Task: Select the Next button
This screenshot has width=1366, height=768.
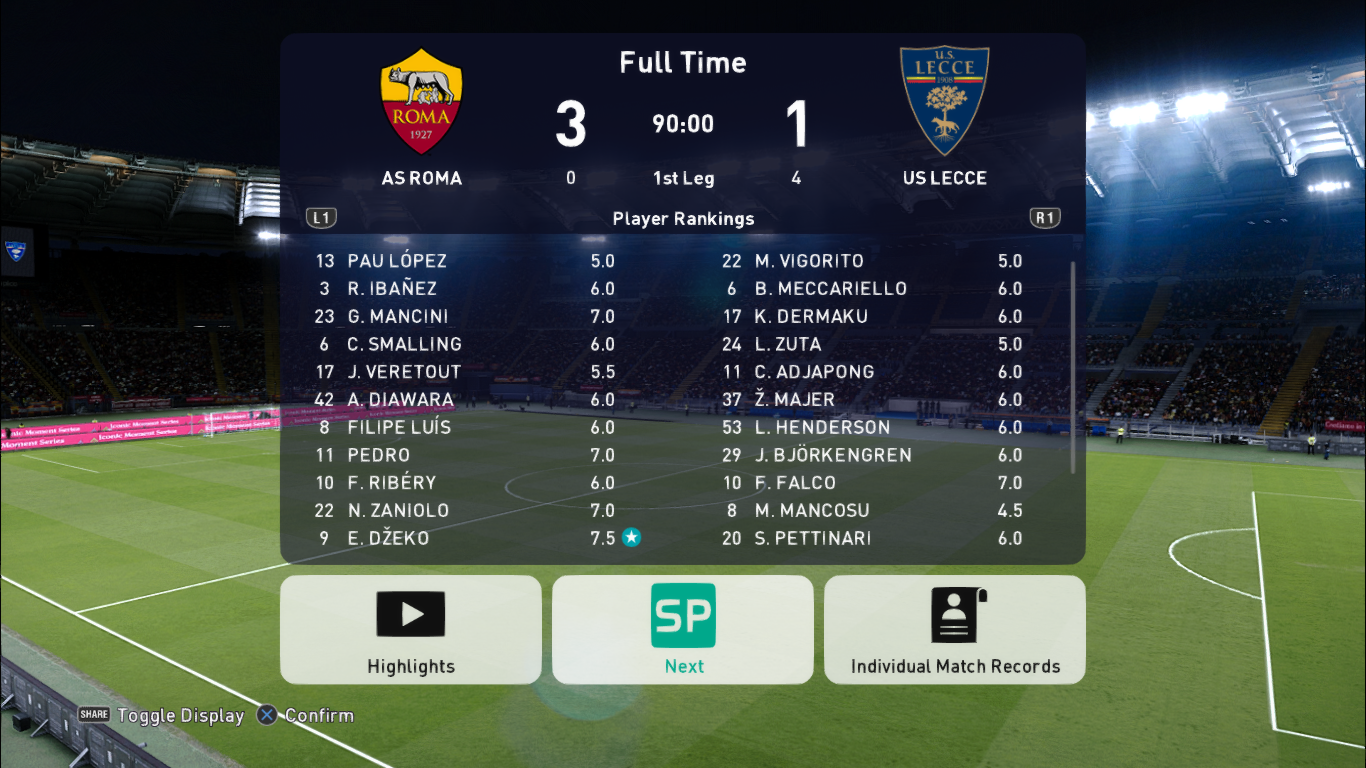Action: [x=683, y=630]
